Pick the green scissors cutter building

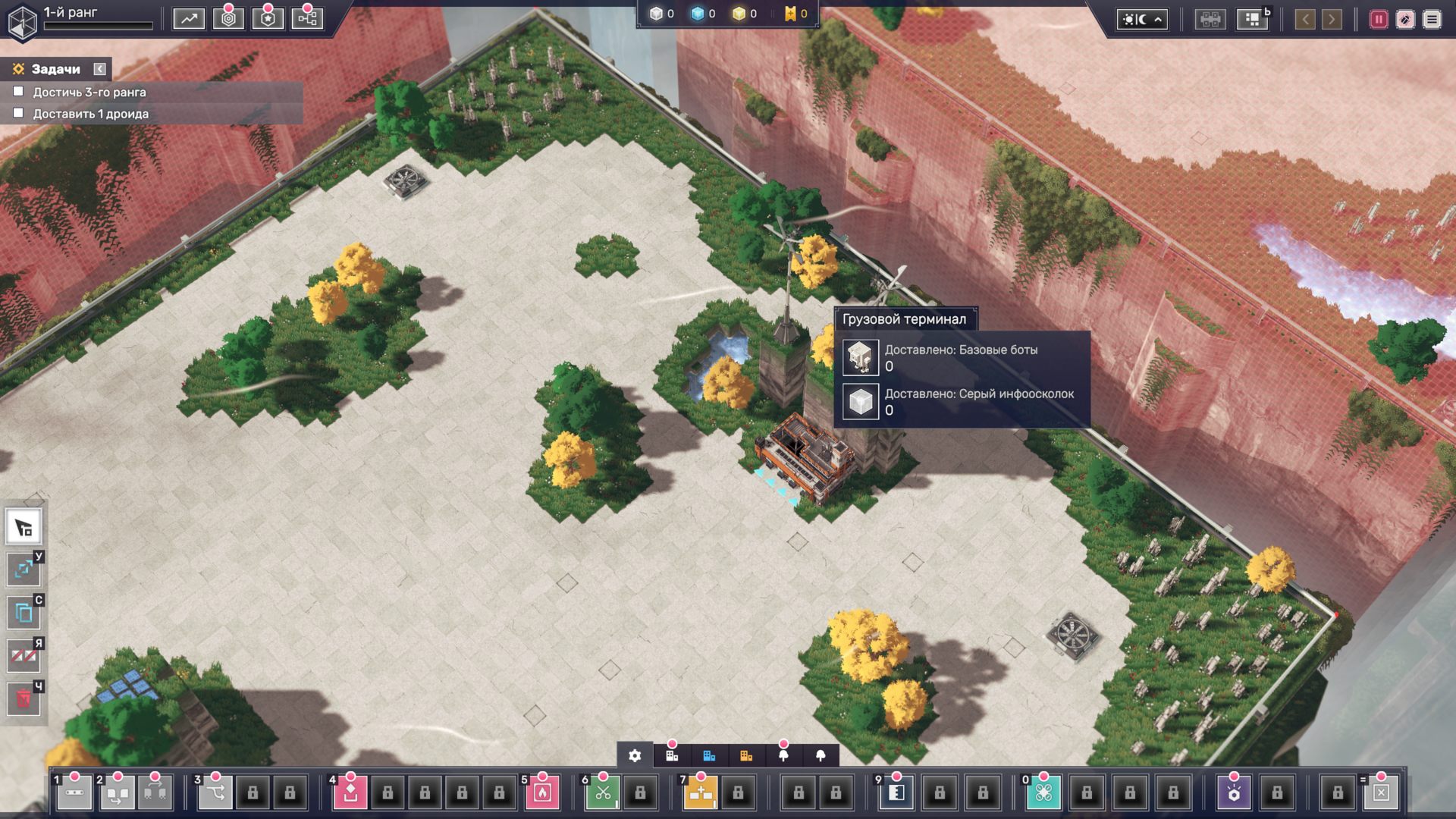point(603,793)
